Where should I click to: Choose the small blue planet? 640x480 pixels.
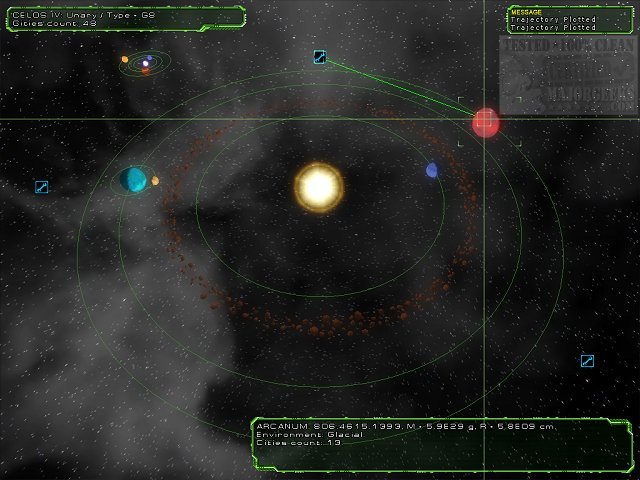click(x=432, y=171)
